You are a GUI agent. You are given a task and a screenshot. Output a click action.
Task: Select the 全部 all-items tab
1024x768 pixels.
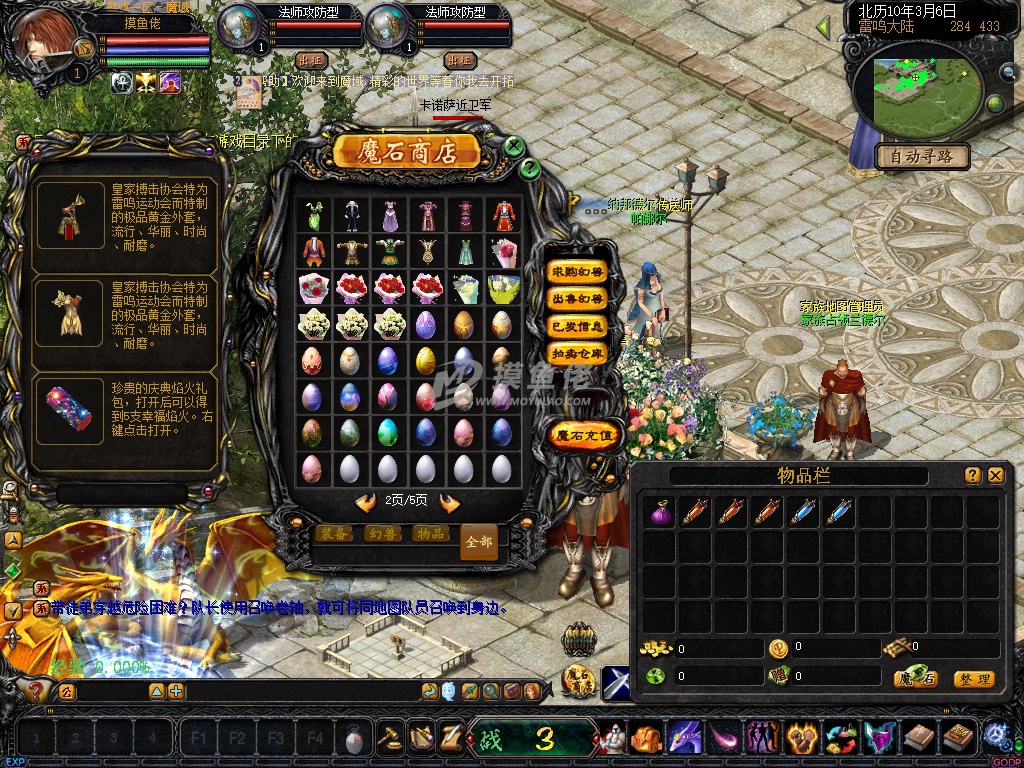pos(479,542)
